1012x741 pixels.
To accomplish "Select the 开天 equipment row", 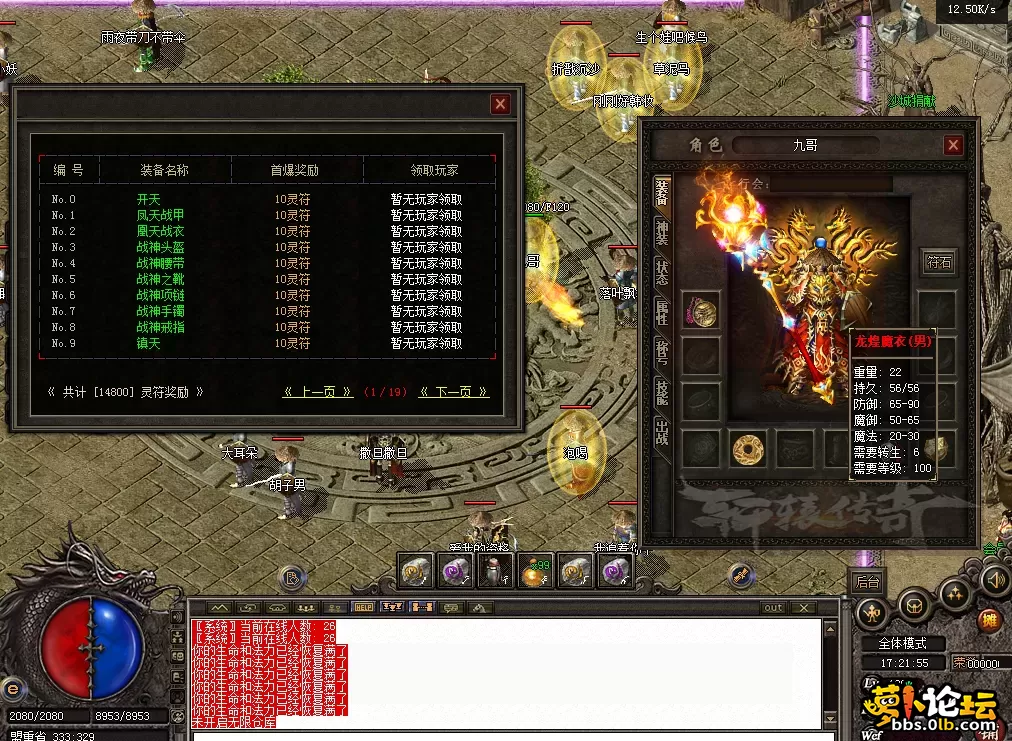I will [x=148, y=199].
